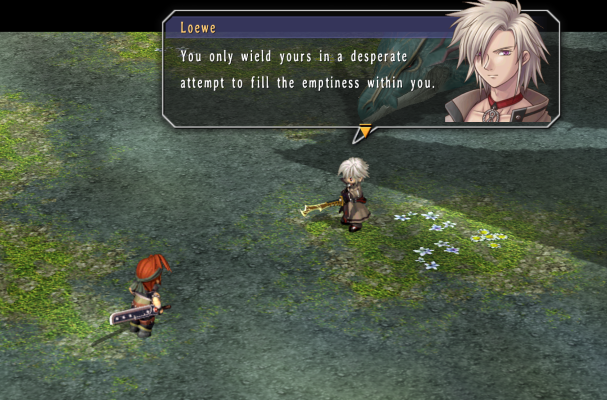Click the orange dialogue continue arrow
Image resolution: width=607 pixels, height=400 pixels.
point(364,131)
